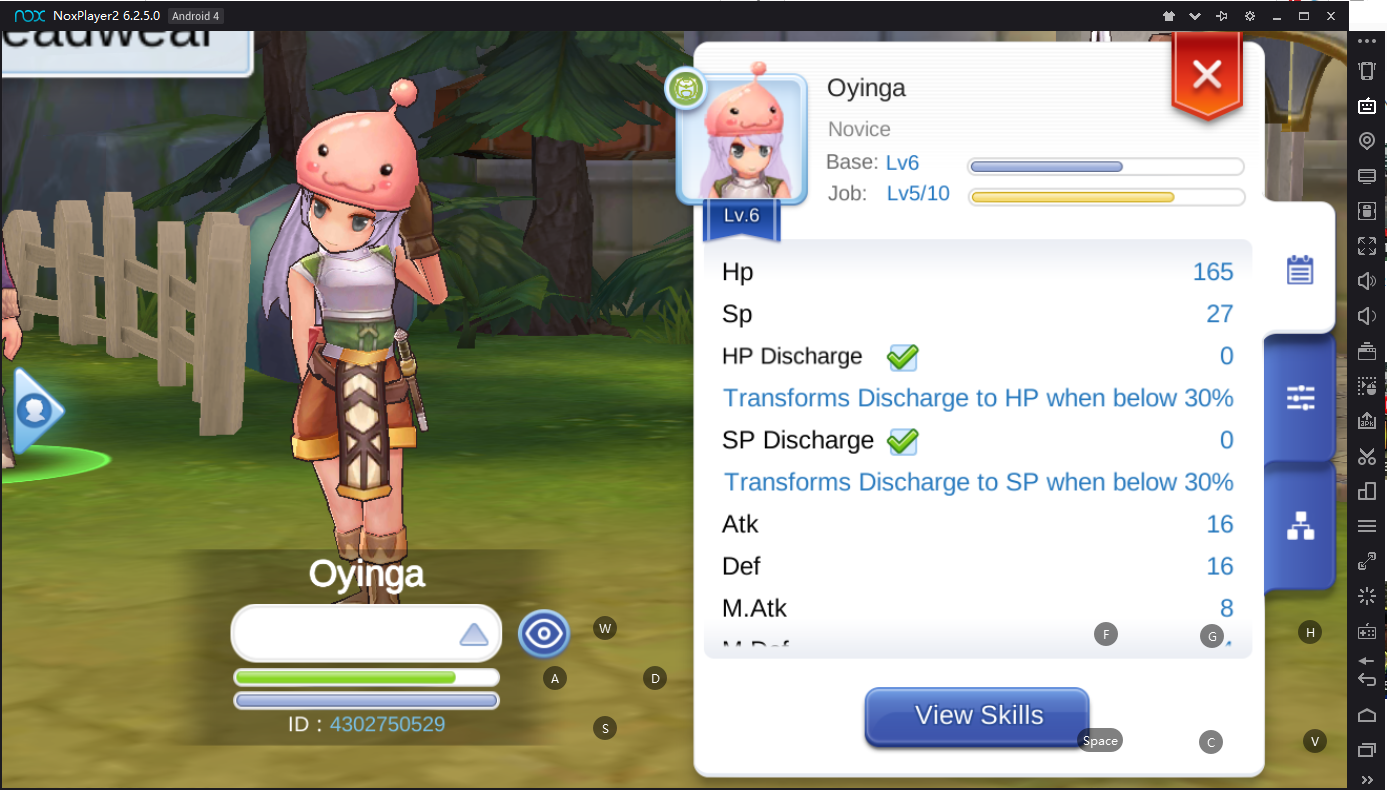1387x791 pixels.
Task: Toggle the SP Discharge checkbox
Action: coord(902,441)
